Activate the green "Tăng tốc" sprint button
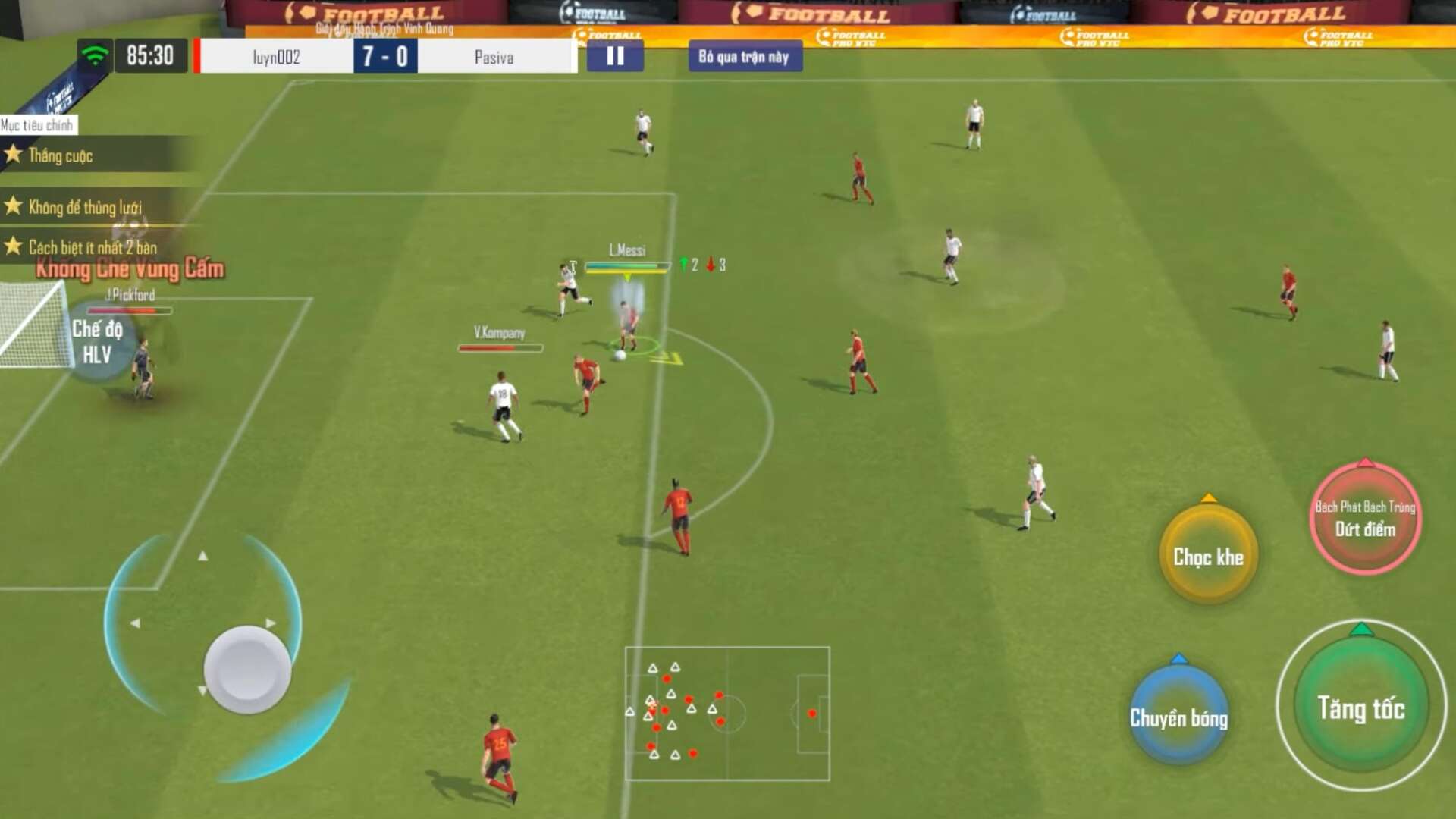Image resolution: width=1456 pixels, height=819 pixels. coord(1361,708)
